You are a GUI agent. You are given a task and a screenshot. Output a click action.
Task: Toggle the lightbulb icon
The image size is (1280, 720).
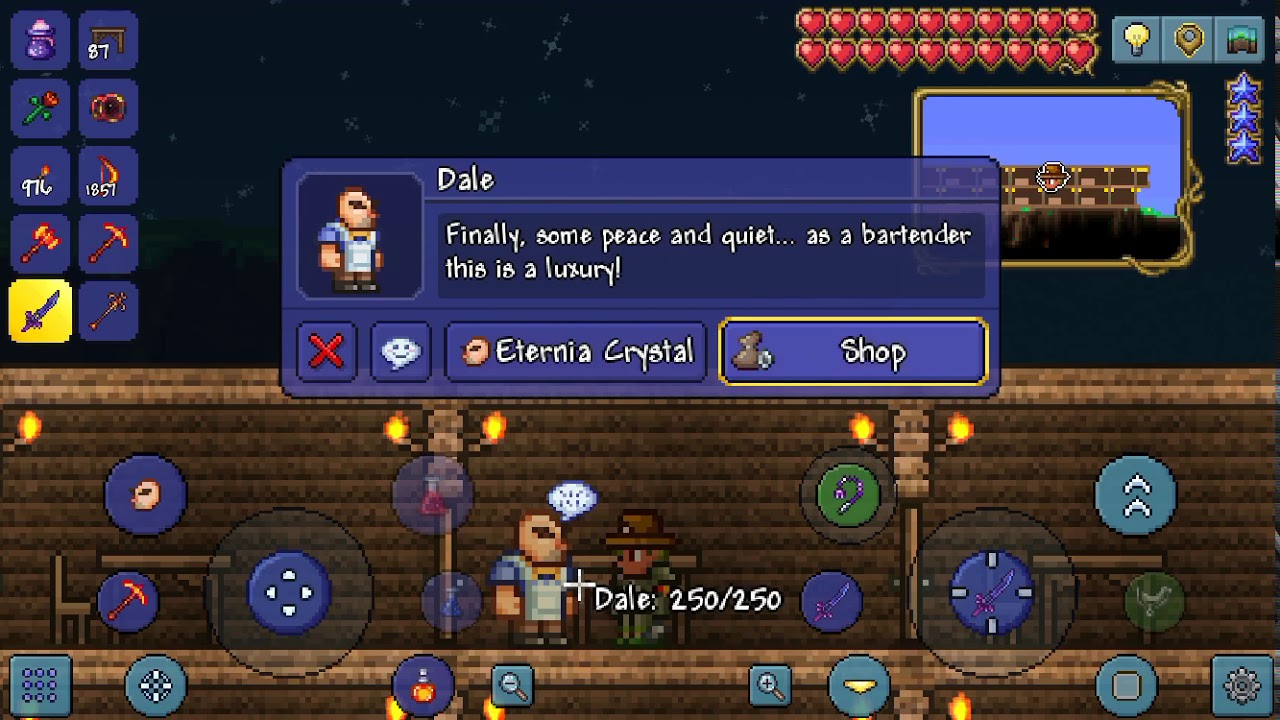[x=1137, y=40]
